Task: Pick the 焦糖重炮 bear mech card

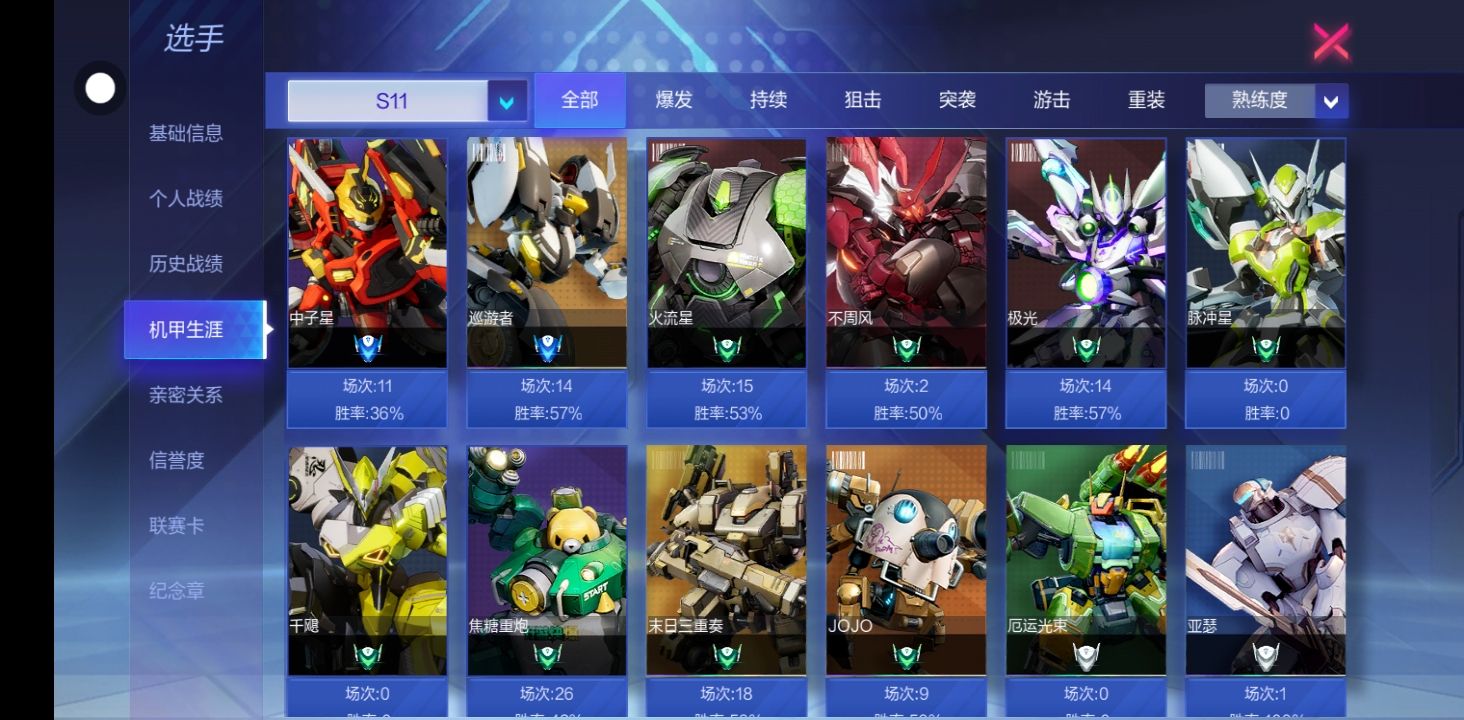Action: [547, 560]
